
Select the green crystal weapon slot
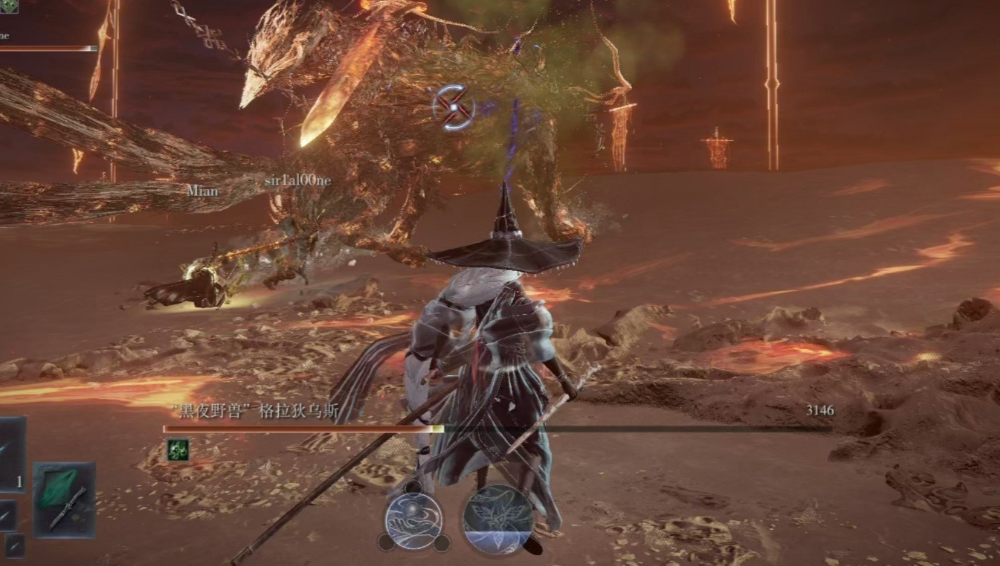64,499
